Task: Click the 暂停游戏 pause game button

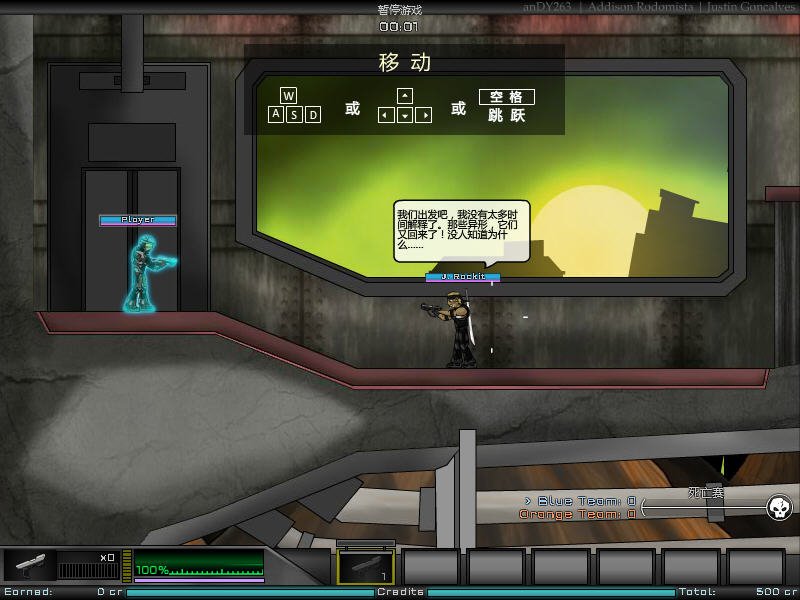Action: [399, 10]
